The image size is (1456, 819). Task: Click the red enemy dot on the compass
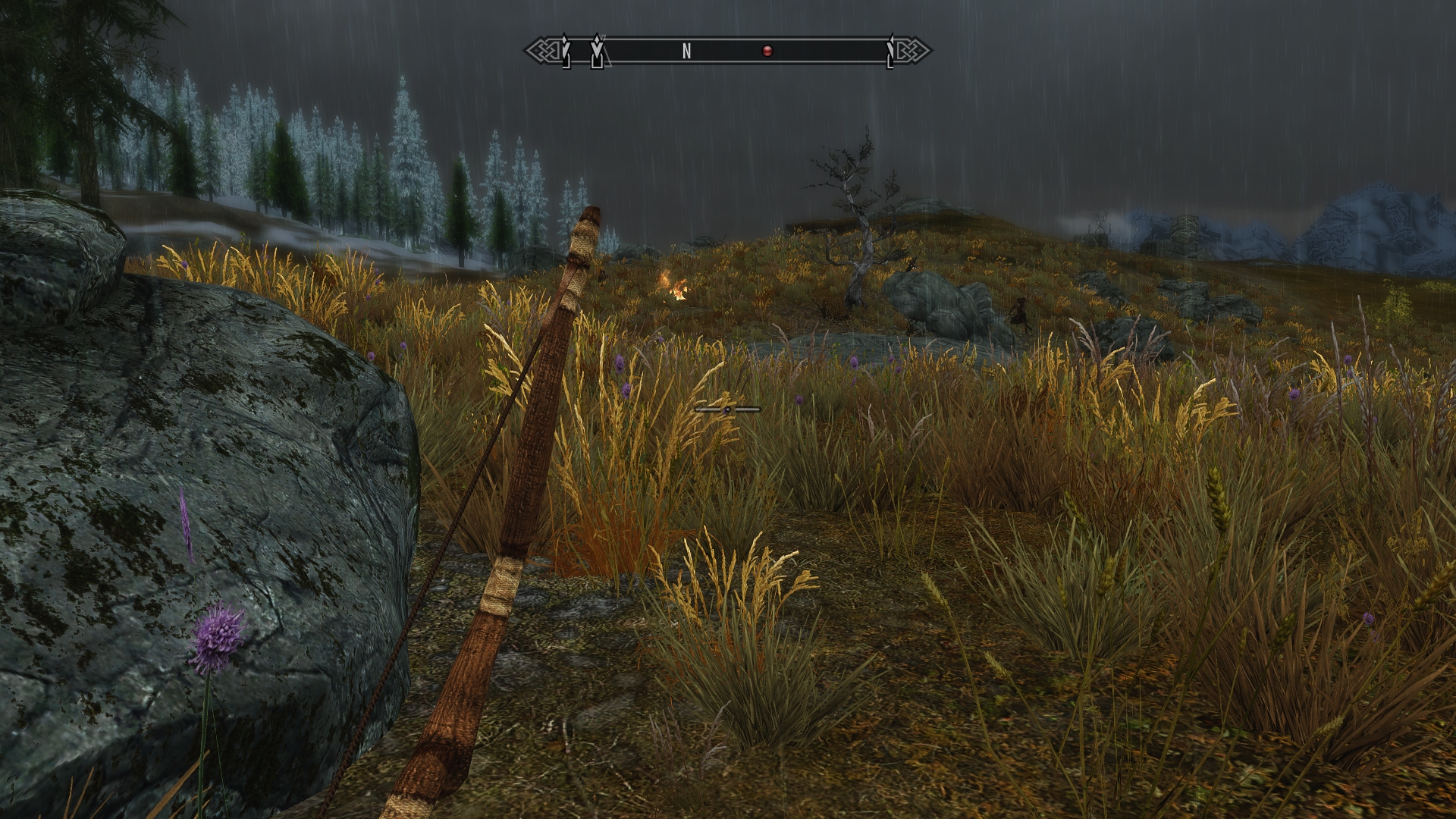click(x=767, y=52)
